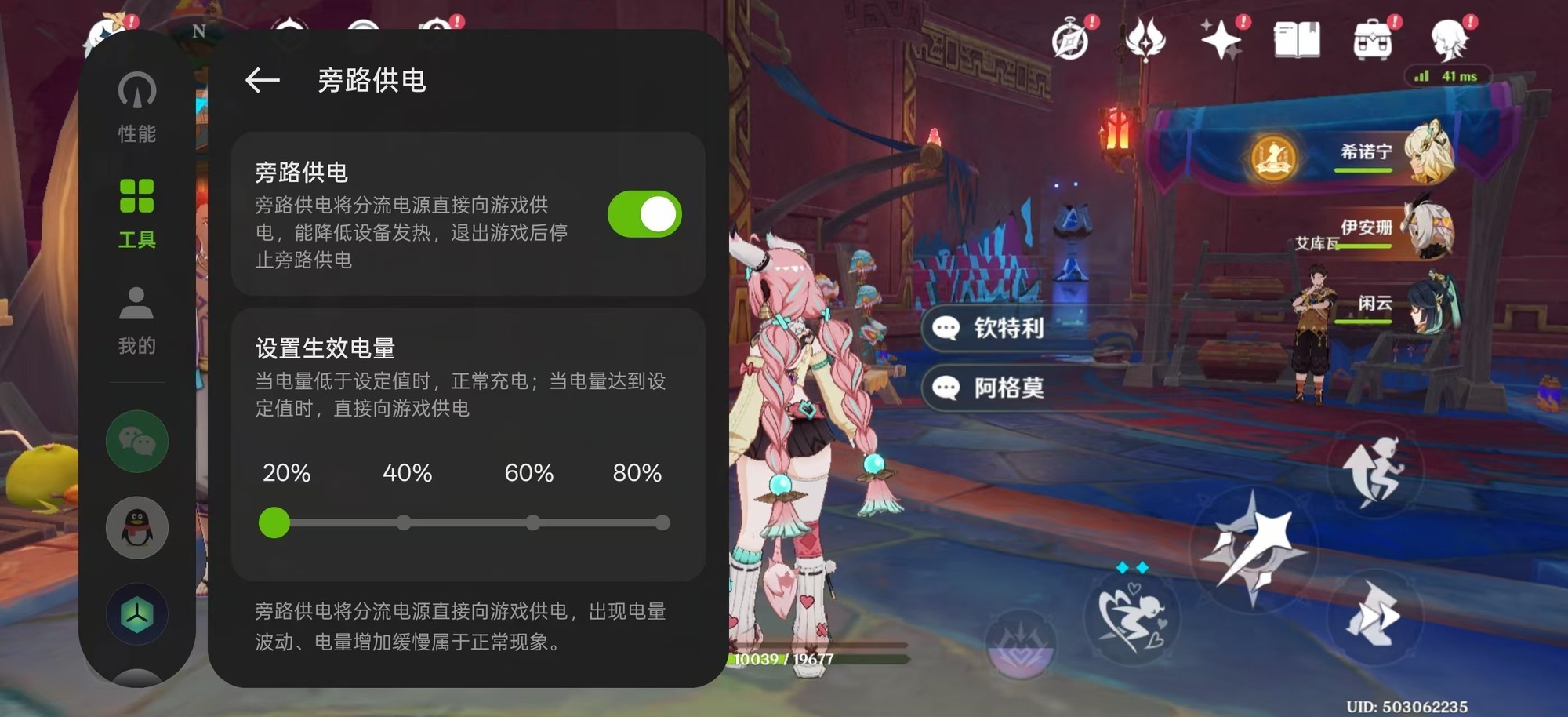1568x717 pixels.
Task: Select the 60% battery threshold label
Action: point(529,473)
